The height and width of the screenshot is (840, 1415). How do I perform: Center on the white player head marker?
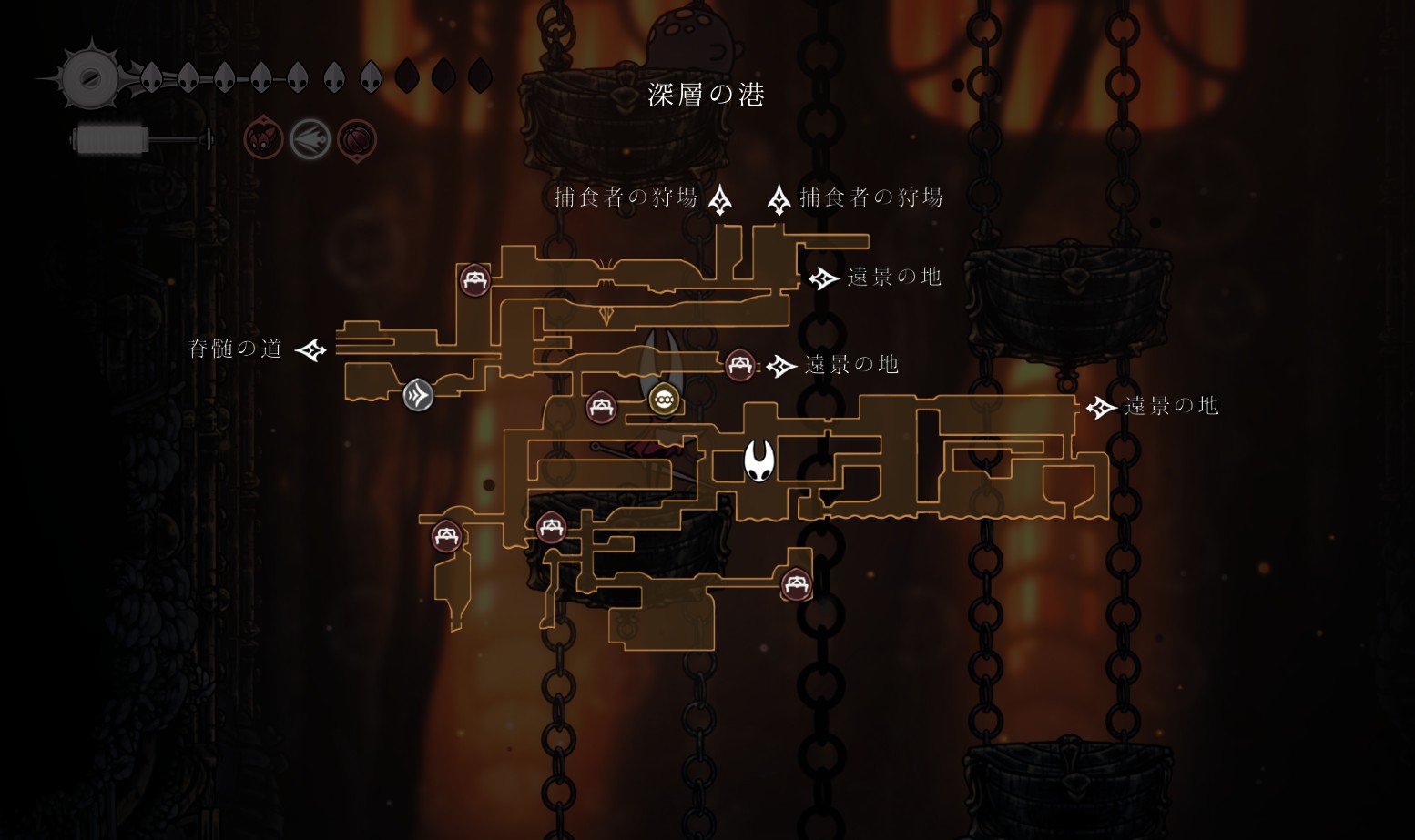[759, 460]
